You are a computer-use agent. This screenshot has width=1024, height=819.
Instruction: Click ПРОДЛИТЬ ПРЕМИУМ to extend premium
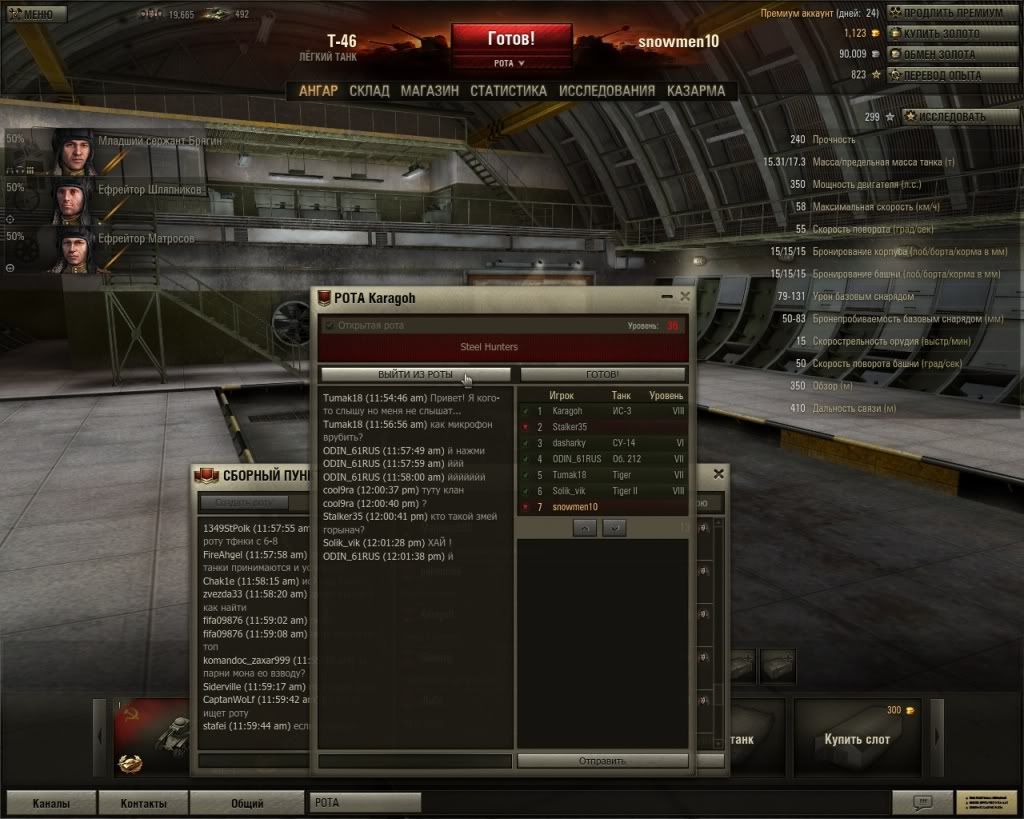[952, 13]
